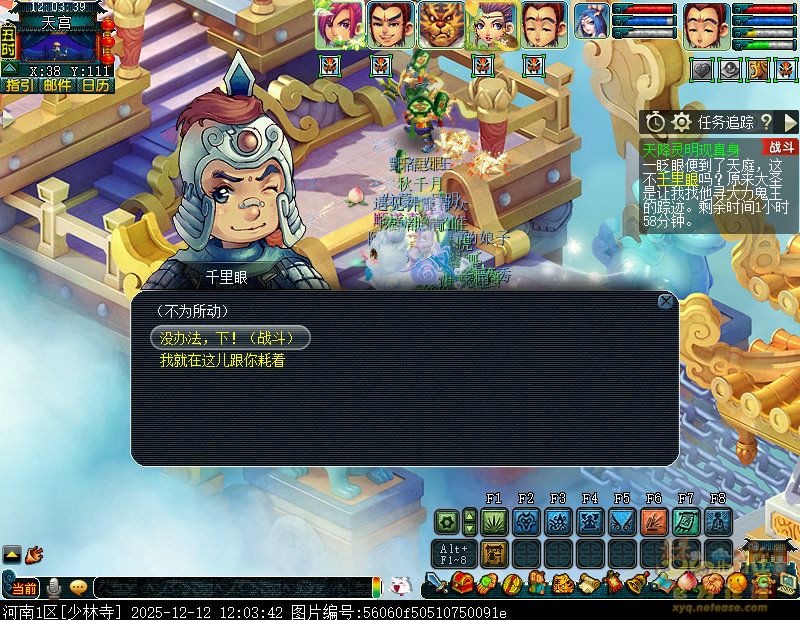Image resolution: width=800 pixels, height=620 pixels.
Task: Open the quest tracker gear settings
Action: [x=681, y=122]
